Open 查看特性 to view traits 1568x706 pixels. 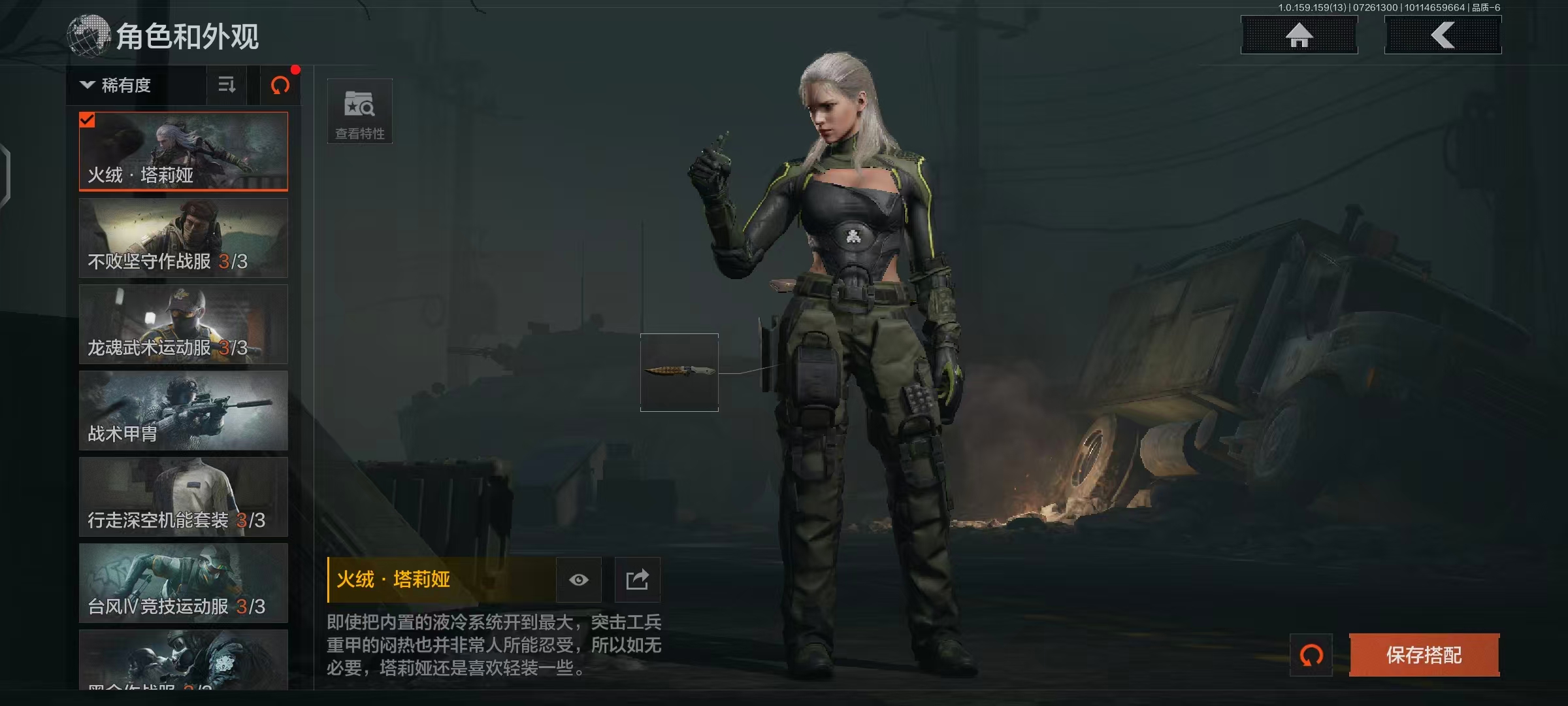pyautogui.click(x=359, y=111)
